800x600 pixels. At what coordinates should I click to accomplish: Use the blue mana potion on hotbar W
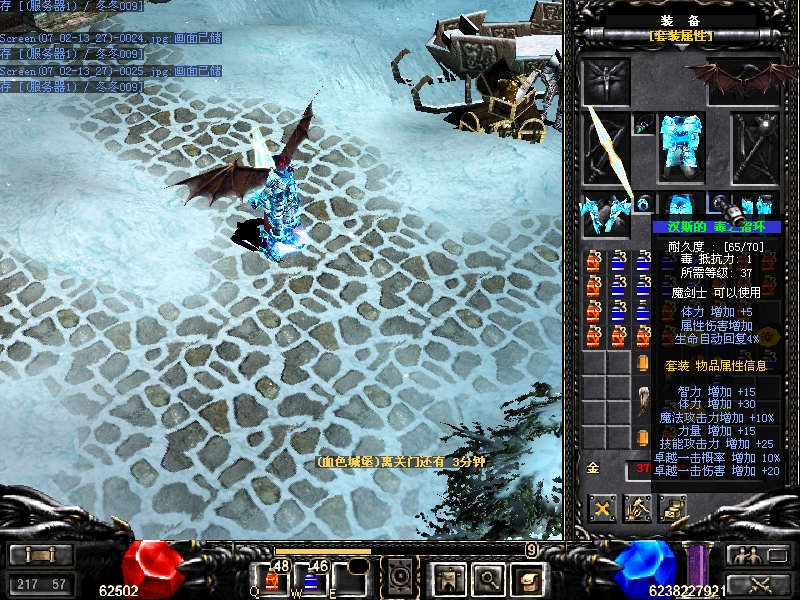(310, 578)
